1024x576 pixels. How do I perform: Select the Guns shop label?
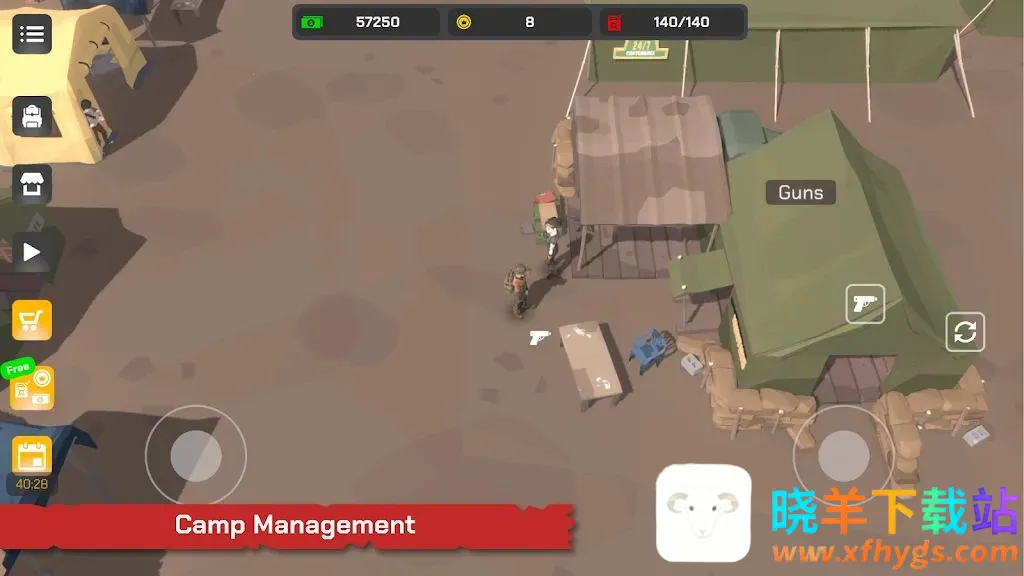click(x=800, y=192)
